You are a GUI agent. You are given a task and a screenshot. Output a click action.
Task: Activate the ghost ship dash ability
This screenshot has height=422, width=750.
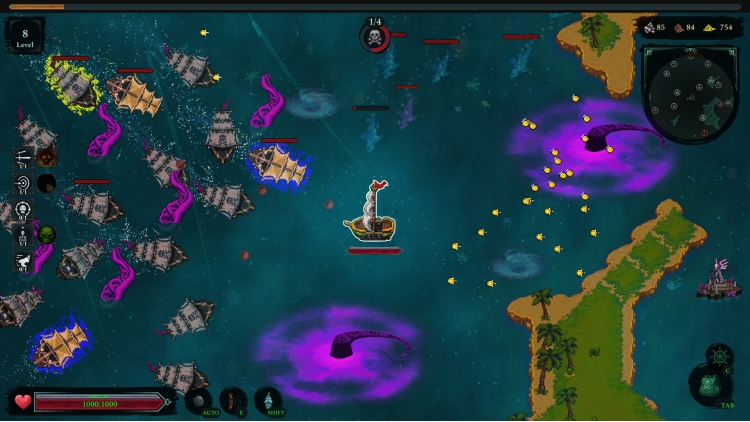[267, 400]
